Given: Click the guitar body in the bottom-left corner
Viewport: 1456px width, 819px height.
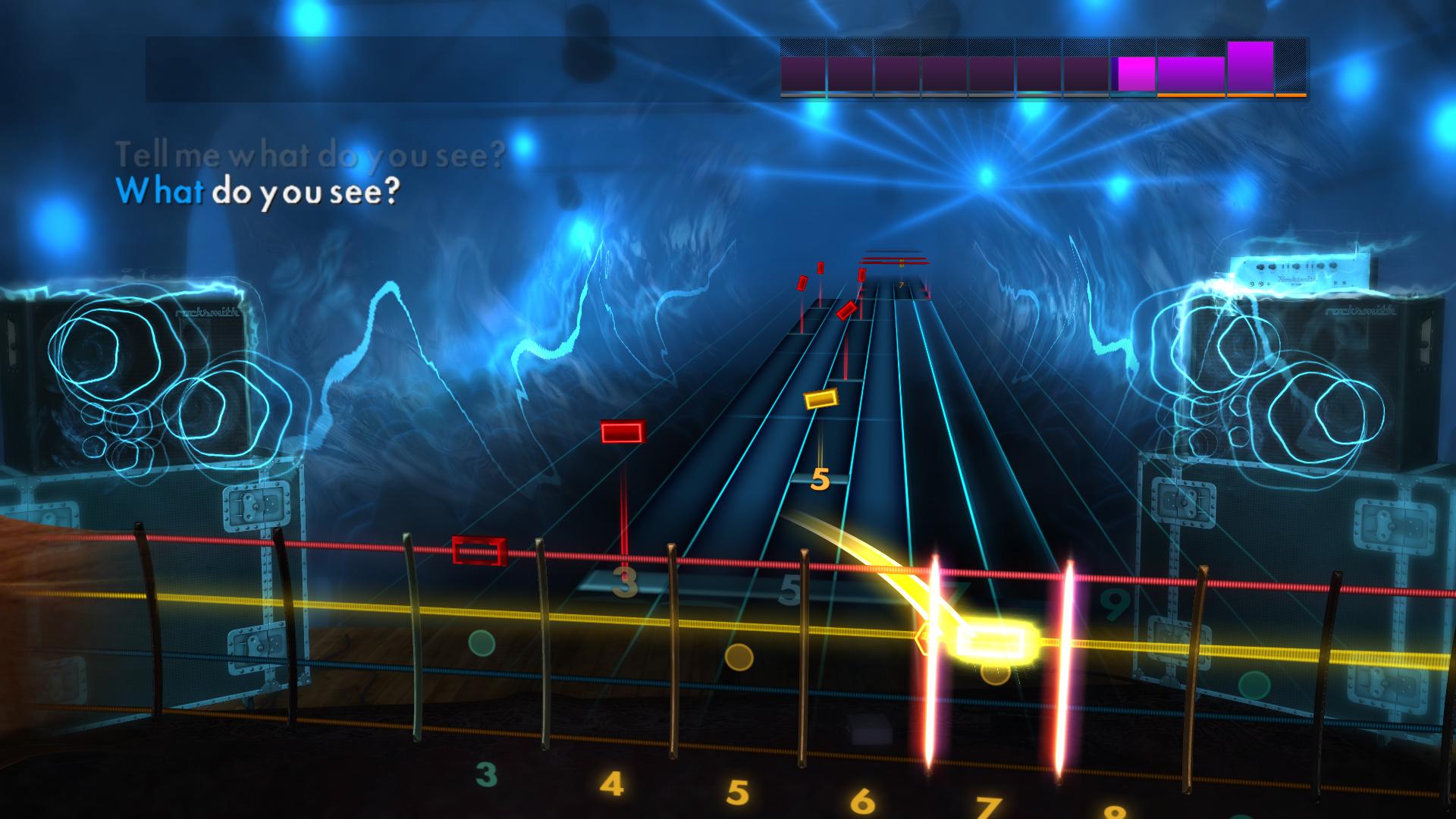Looking at the screenshot, I should pyautogui.click(x=23, y=561).
